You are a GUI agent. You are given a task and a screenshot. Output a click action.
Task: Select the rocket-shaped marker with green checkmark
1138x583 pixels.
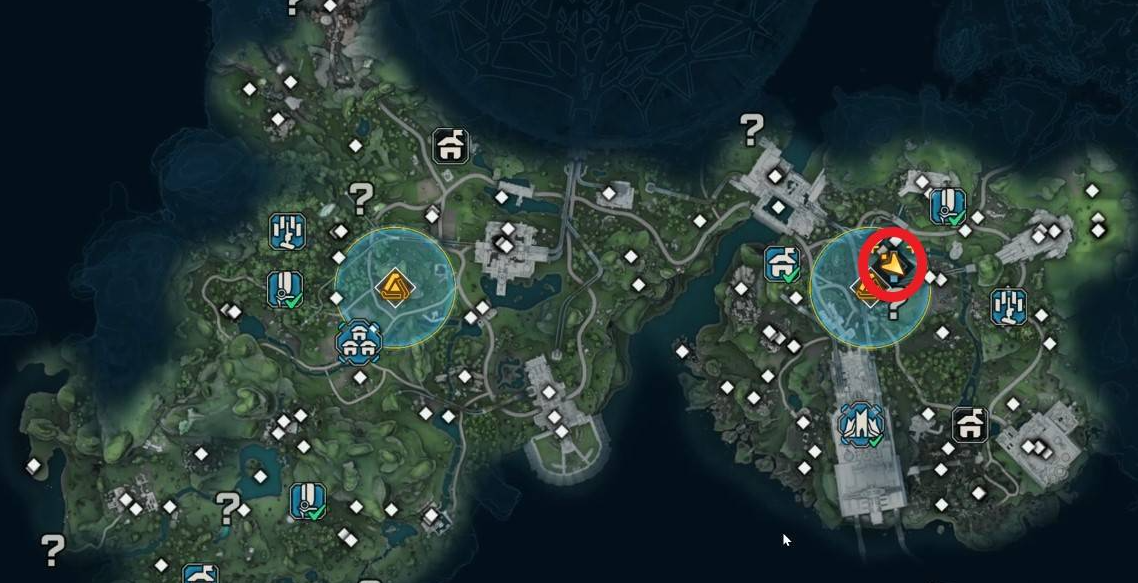point(861,424)
